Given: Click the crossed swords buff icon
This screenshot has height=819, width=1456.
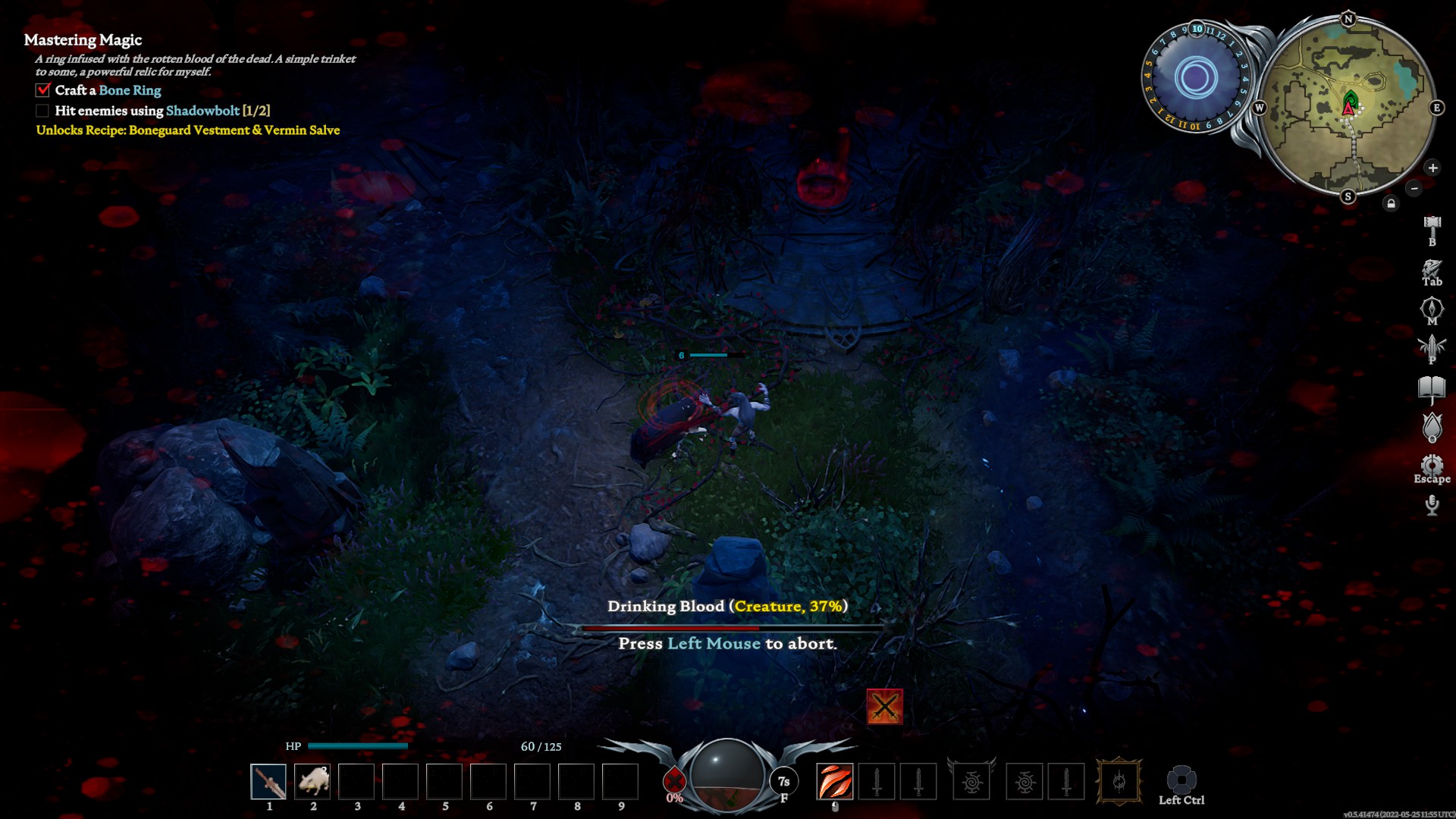Looking at the screenshot, I should [x=884, y=707].
